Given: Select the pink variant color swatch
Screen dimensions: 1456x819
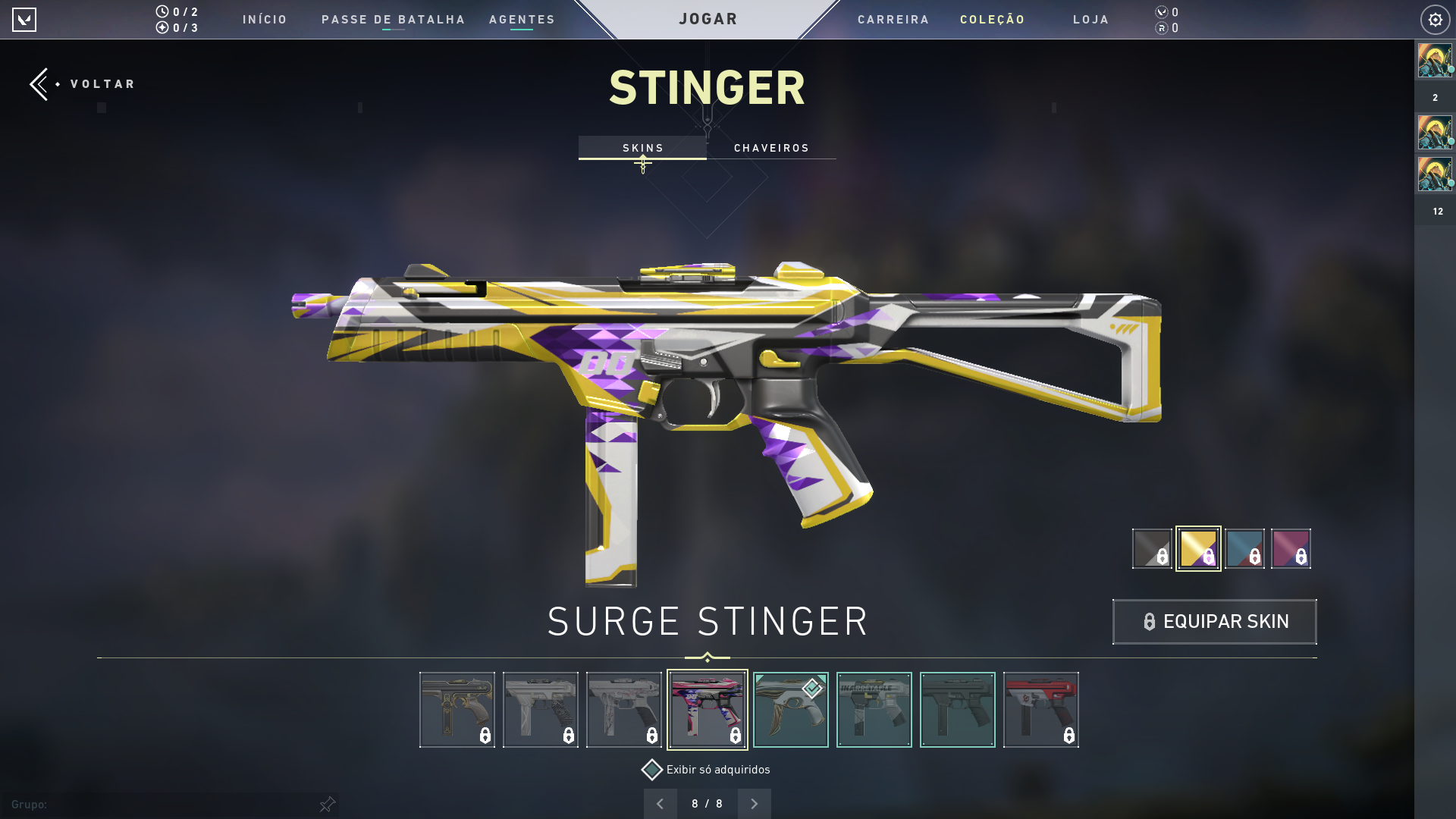Looking at the screenshot, I should 1291,548.
